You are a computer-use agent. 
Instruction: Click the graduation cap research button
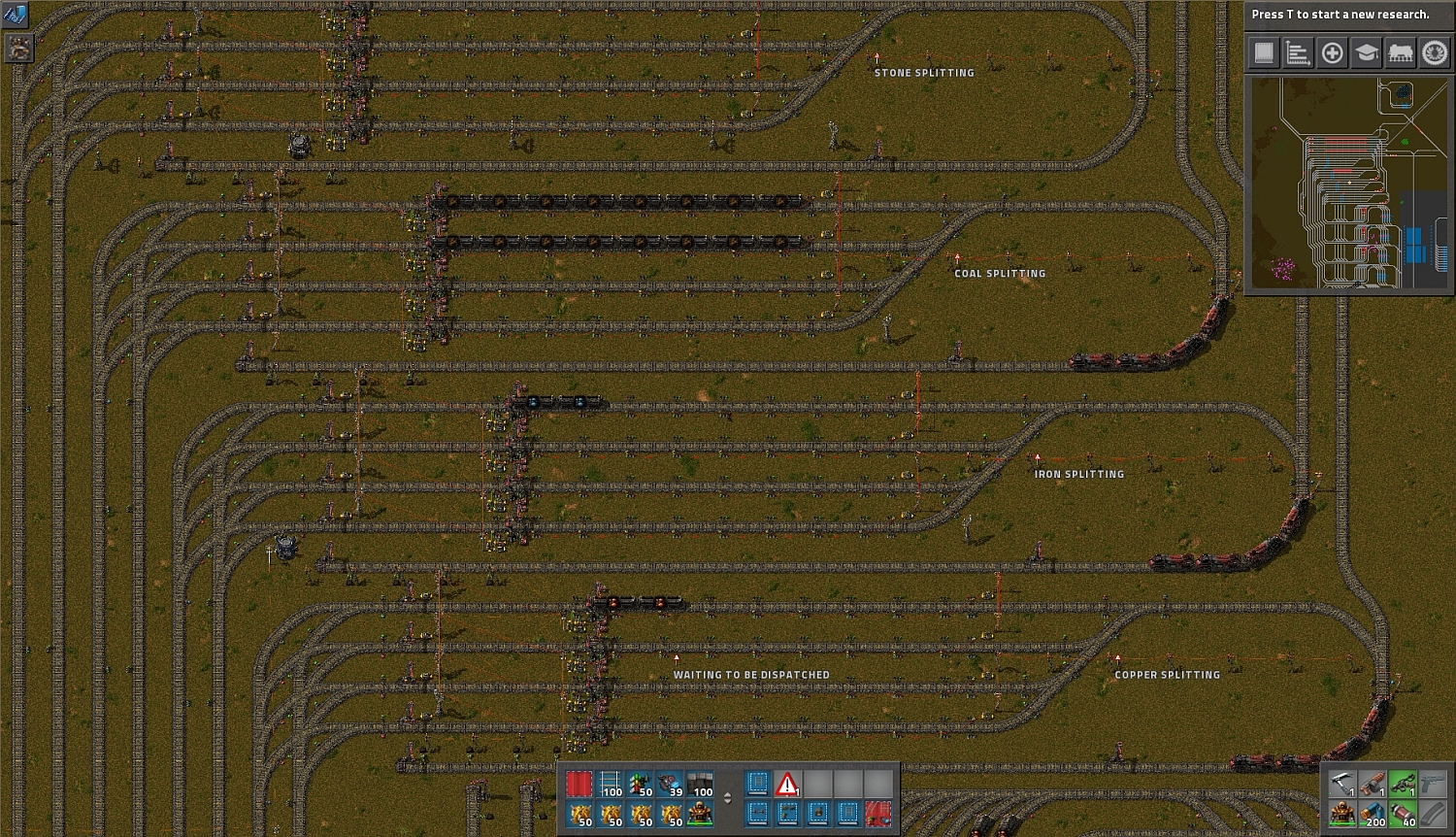click(1366, 53)
